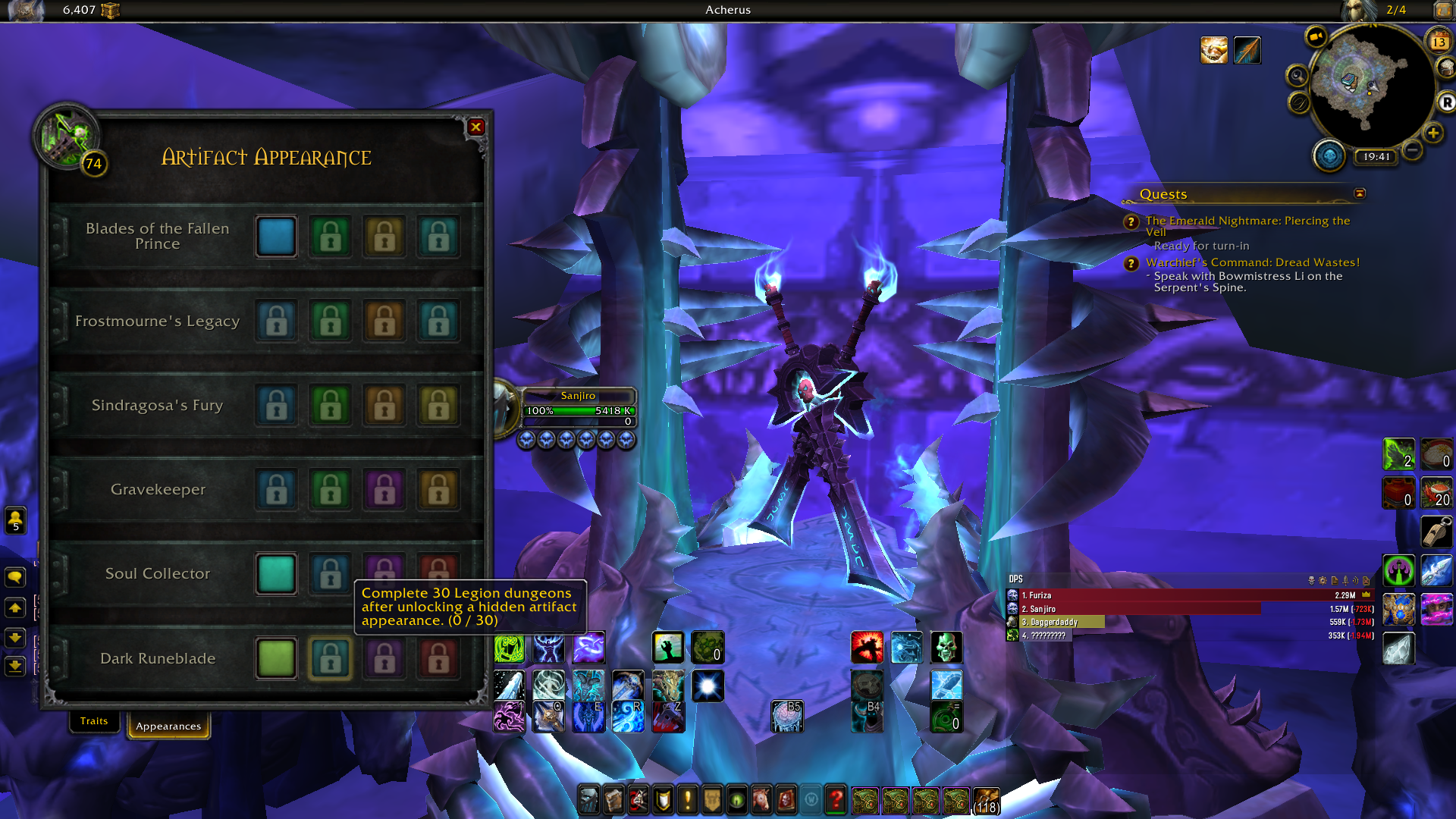Screen dimensions: 1456x819
Task: Pick the green Dark Runeblade swatch
Action: click(276, 658)
